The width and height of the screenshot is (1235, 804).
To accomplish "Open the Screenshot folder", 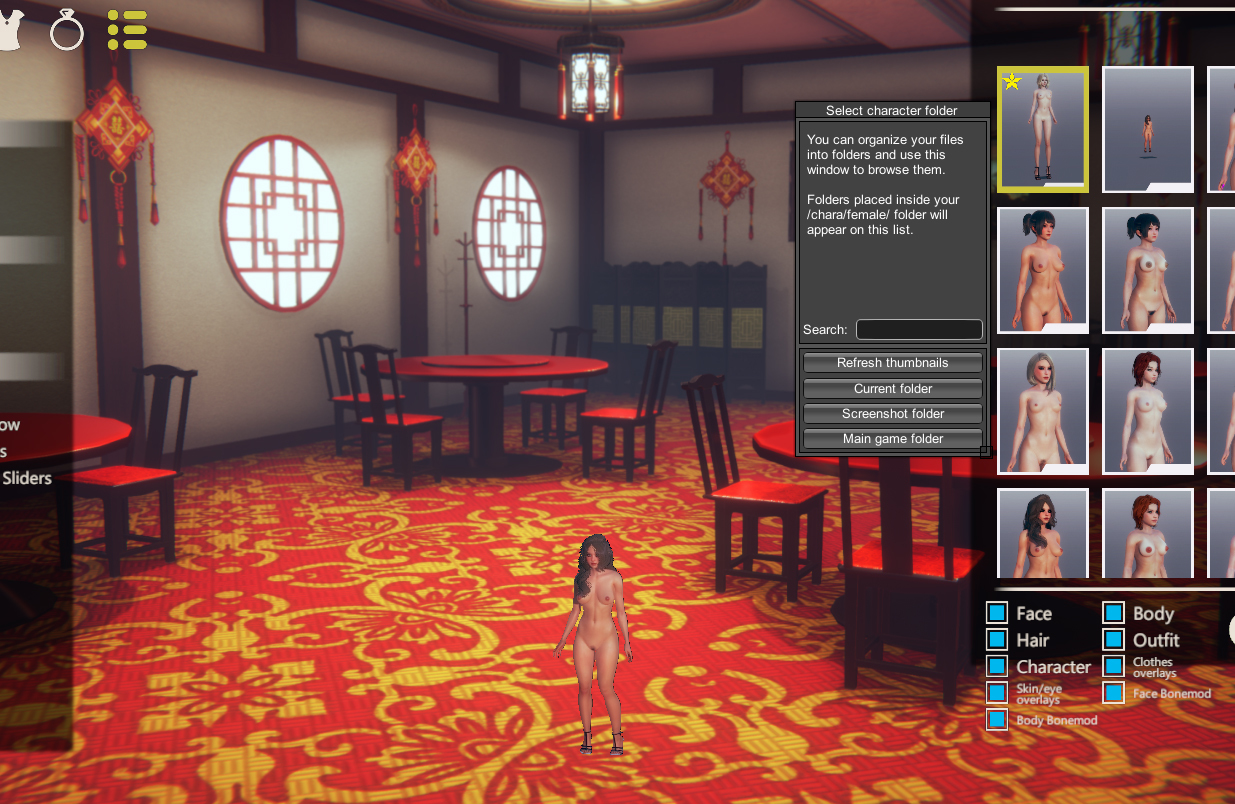I will click(892, 414).
